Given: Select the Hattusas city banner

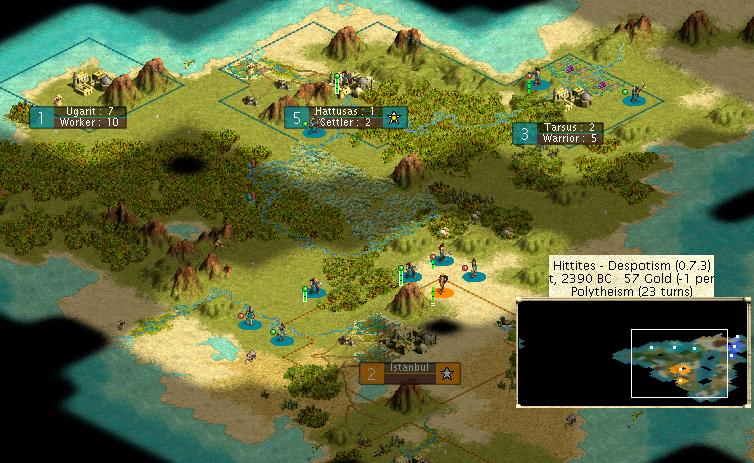Looking at the screenshot, I should pos(344,117).
